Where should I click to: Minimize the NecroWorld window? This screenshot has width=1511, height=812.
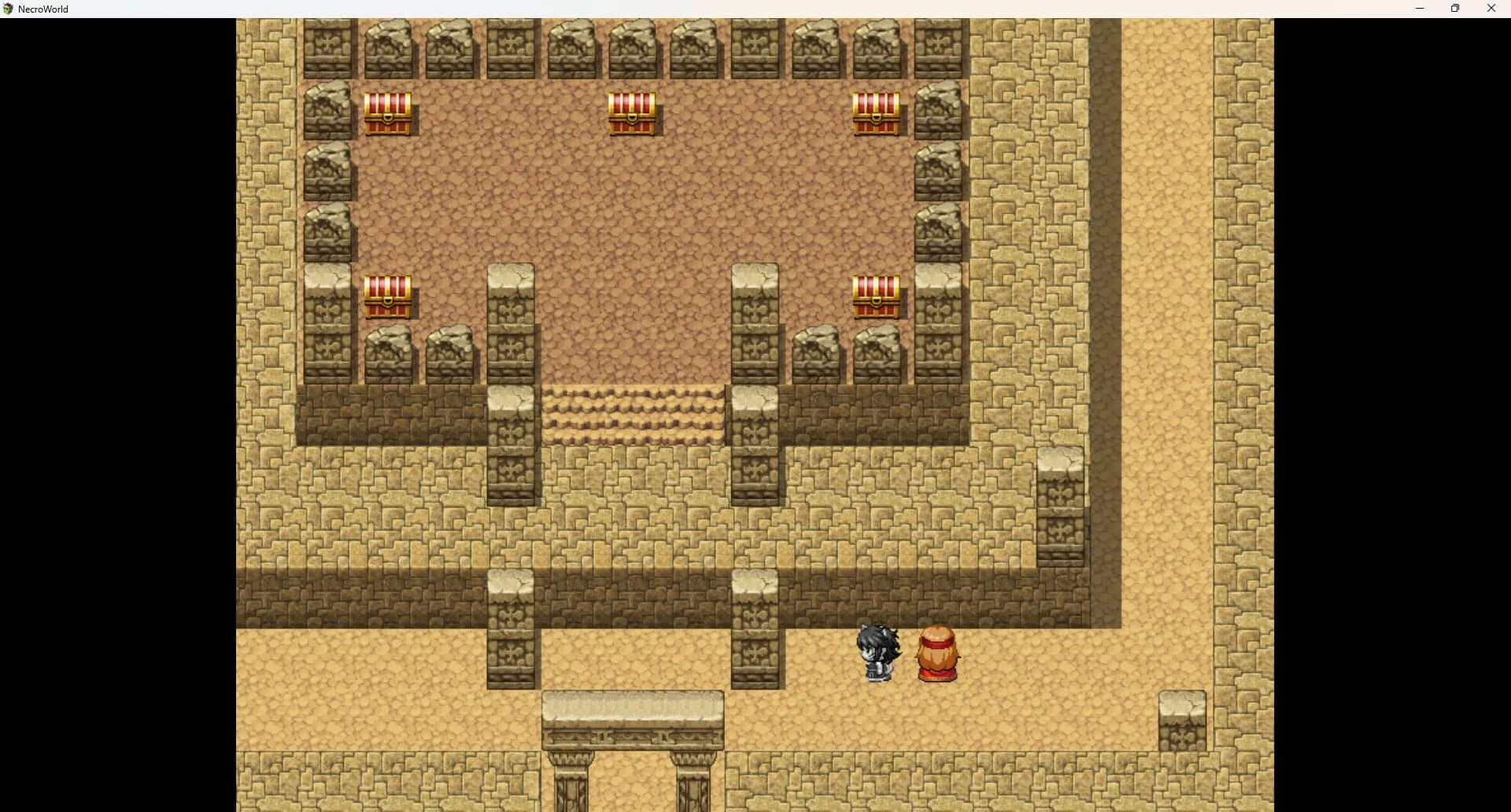(x=1420, y=9)
